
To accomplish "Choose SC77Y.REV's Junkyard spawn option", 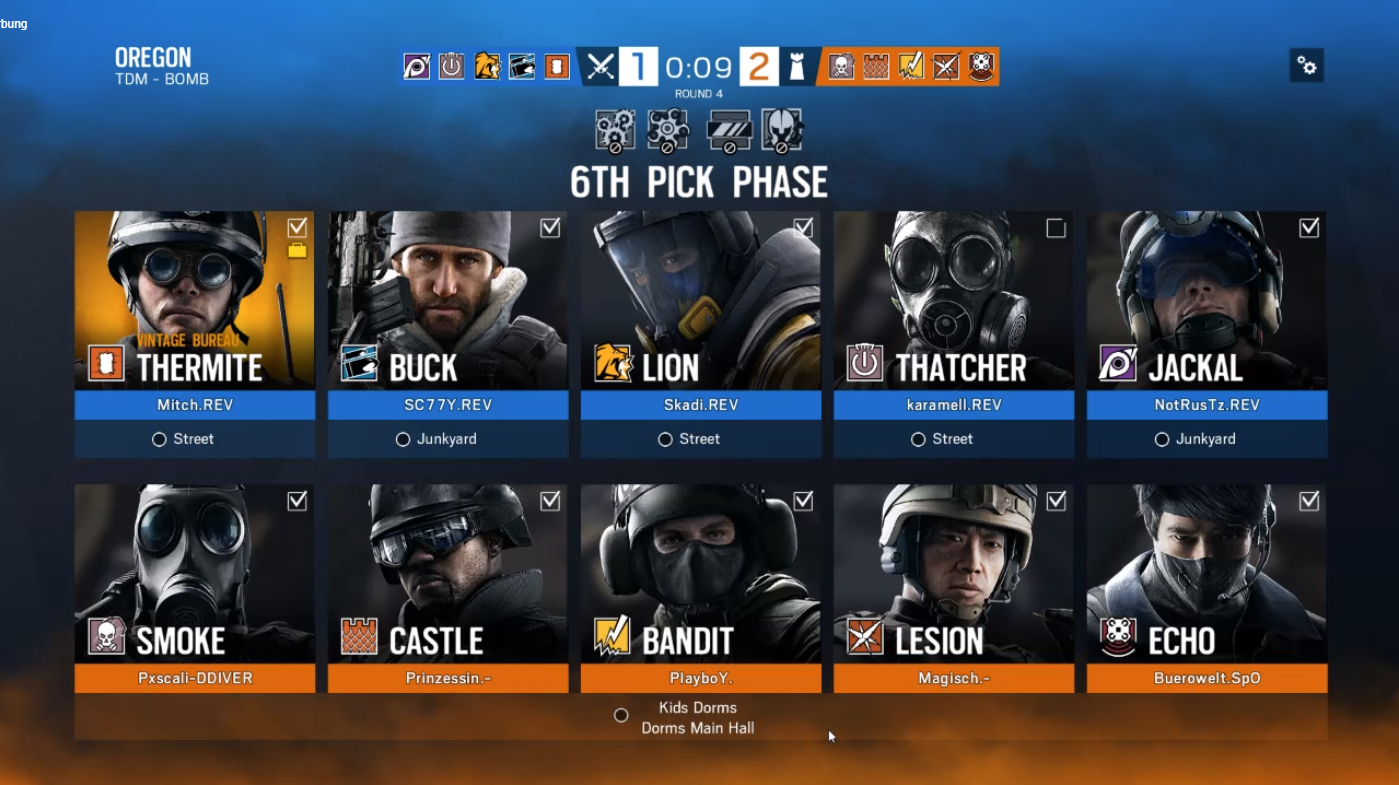I will tap(403, 439).
